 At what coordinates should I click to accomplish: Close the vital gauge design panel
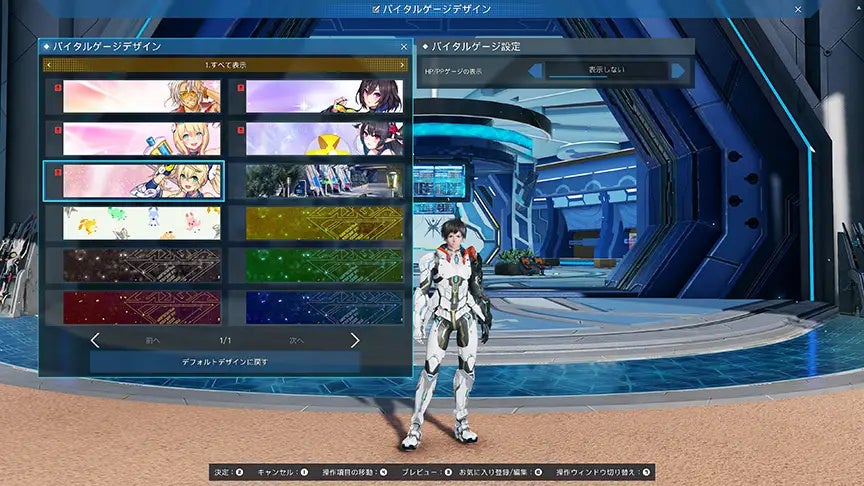click(x=404, y=46)
